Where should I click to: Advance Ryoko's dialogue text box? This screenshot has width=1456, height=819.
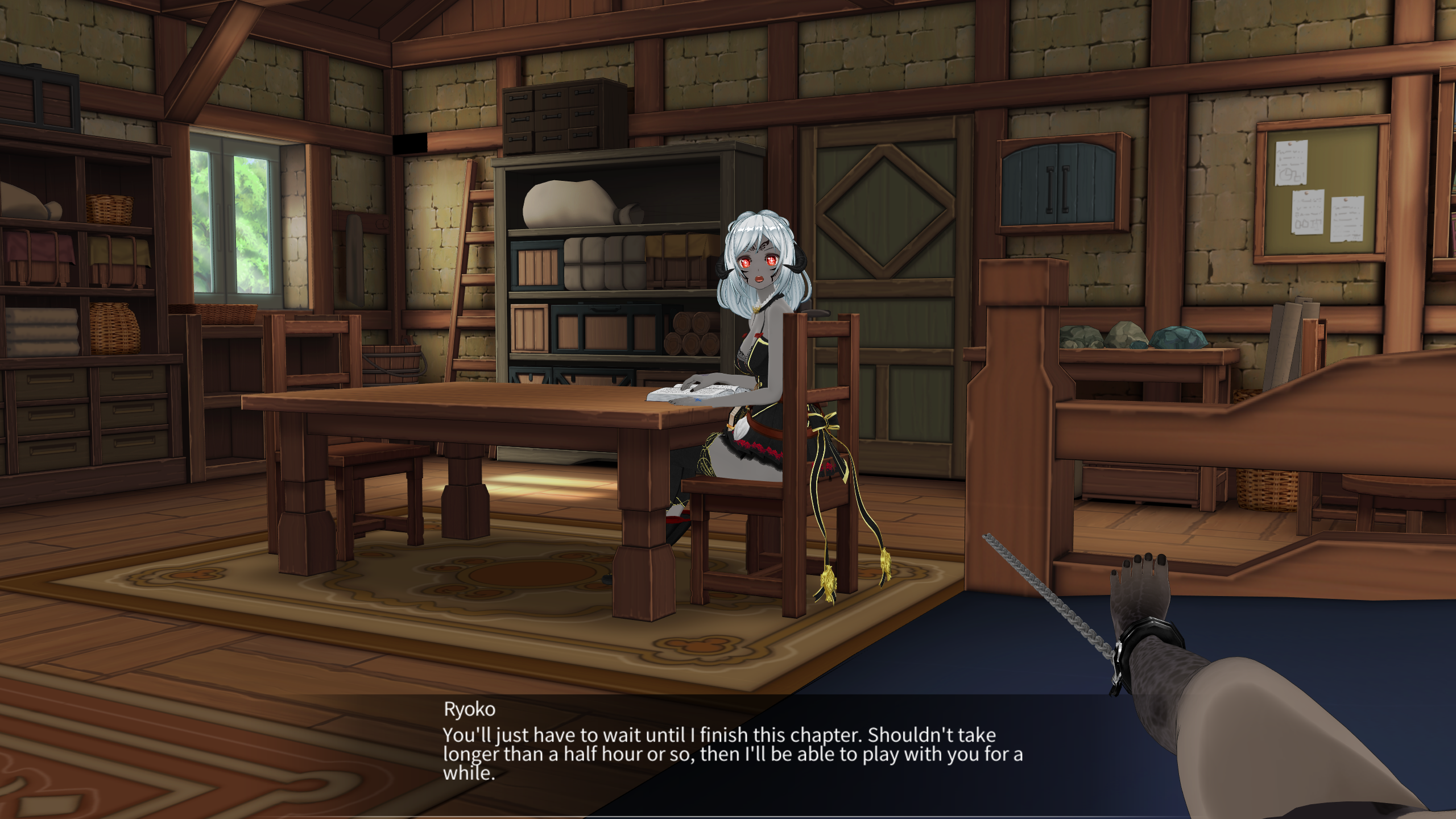click(x=733, y=753)
